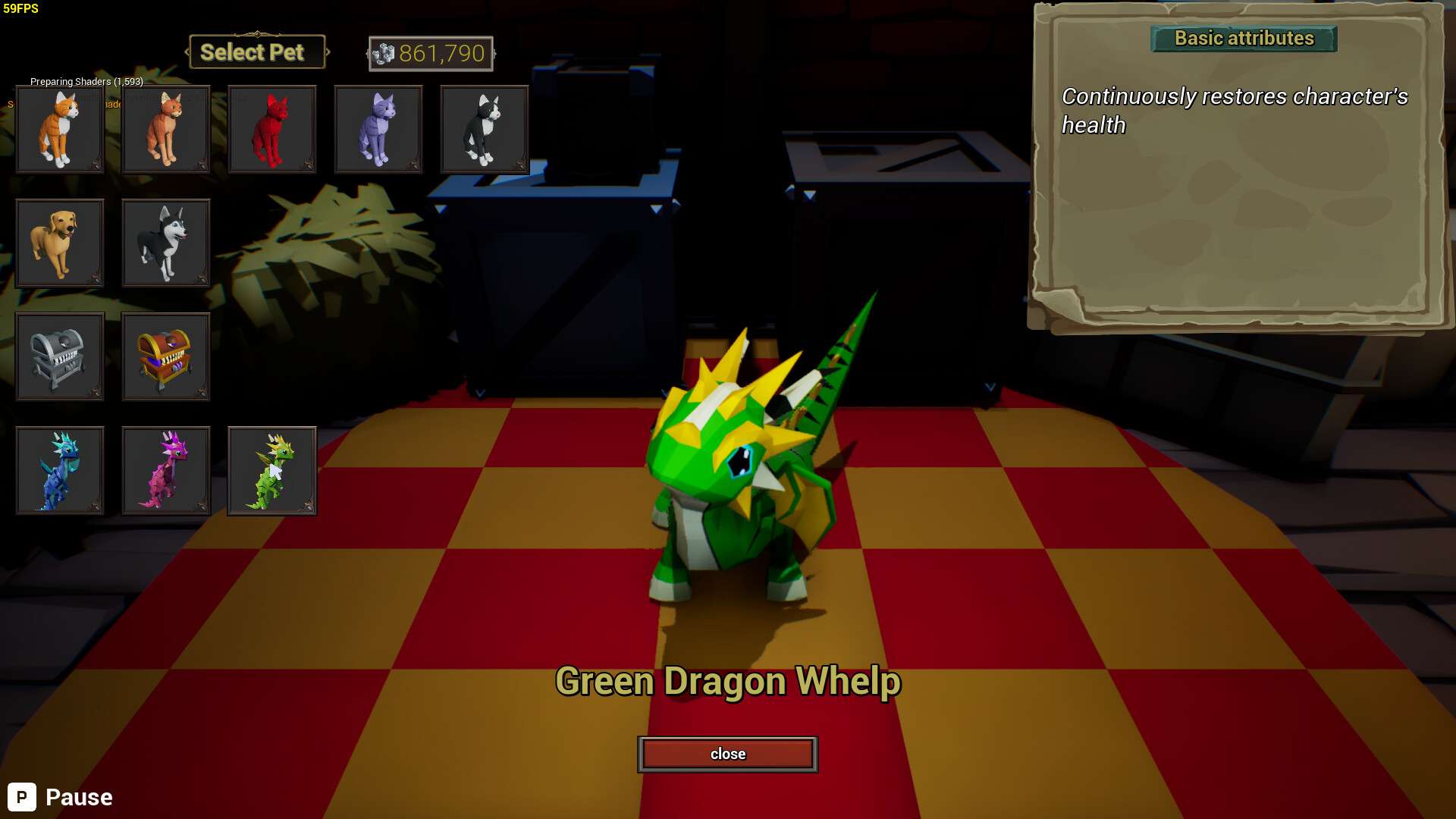
Task: Pick the husky dog pet
Action: (166, 243)
